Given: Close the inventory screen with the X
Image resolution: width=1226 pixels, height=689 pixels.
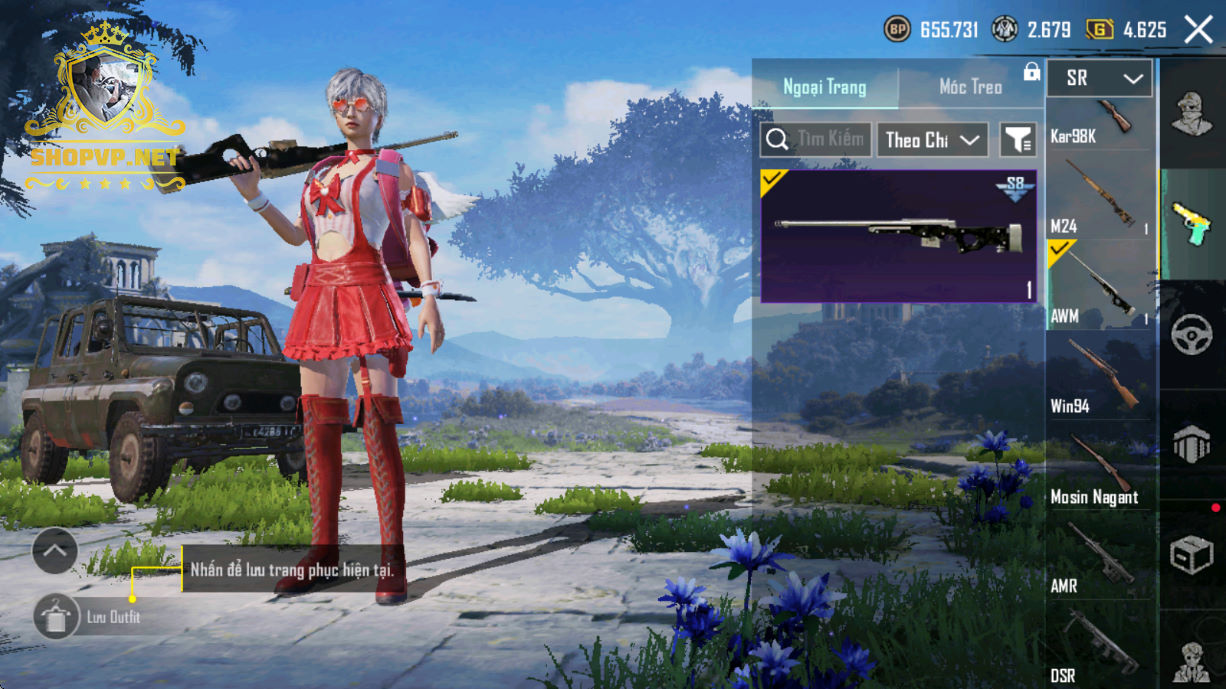Looking at the screenshot, I should (x=1198, y=29).
